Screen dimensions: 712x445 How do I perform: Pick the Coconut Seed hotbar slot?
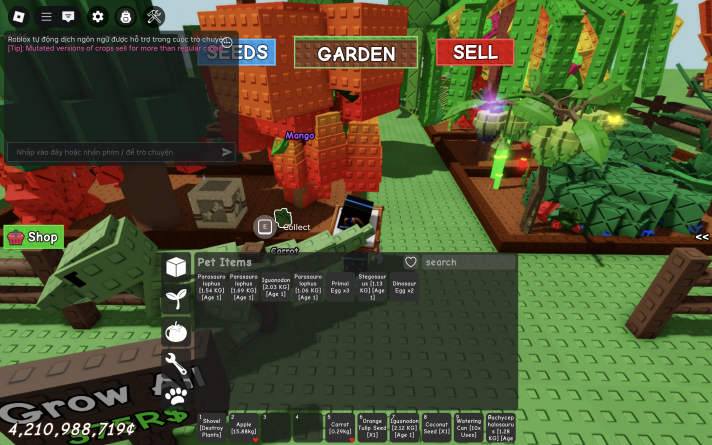click(436, 427)
